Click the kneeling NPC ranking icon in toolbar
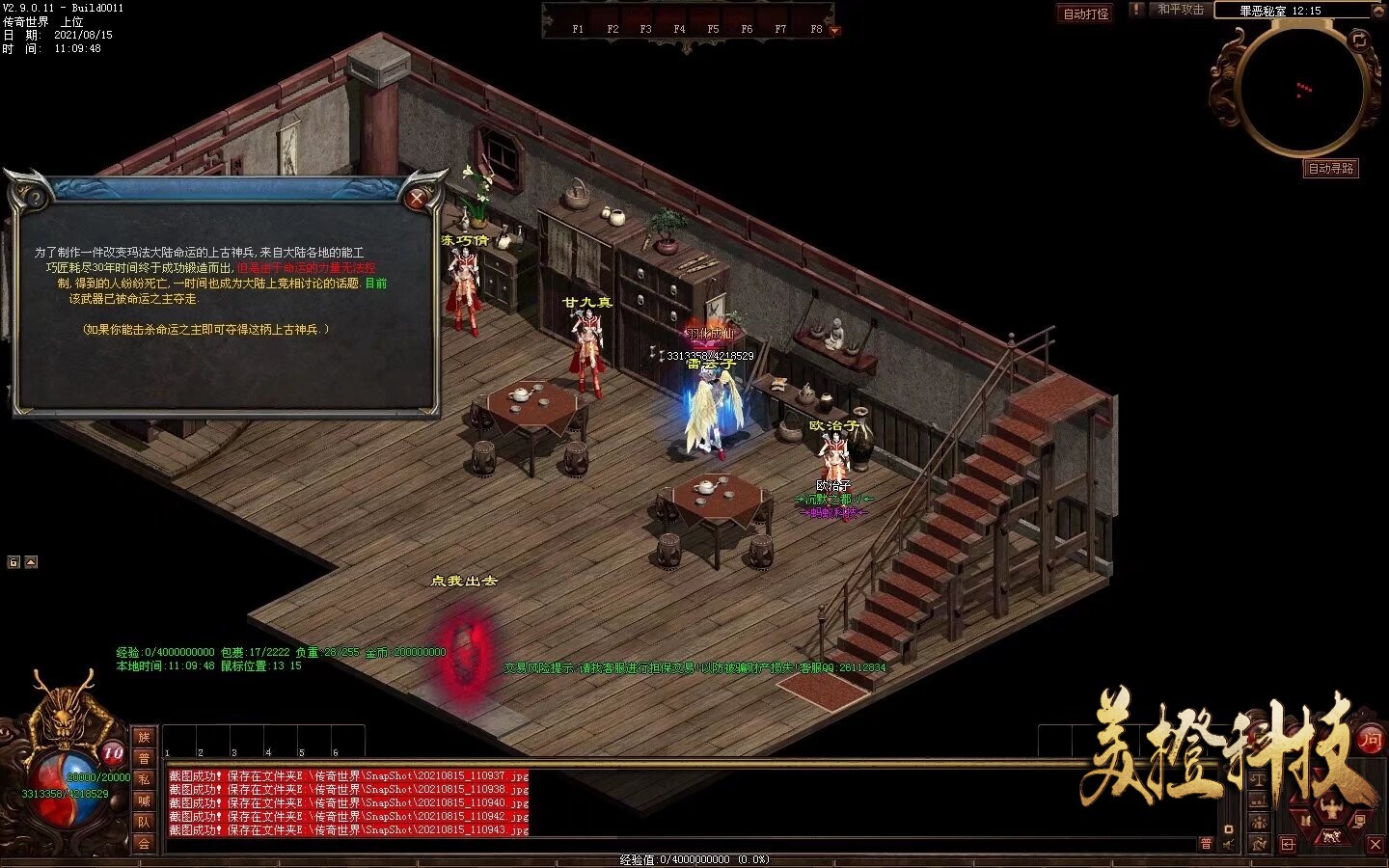Image resolution: width=1389 pixels, height=868 pixels. [x=1260, y=844]
